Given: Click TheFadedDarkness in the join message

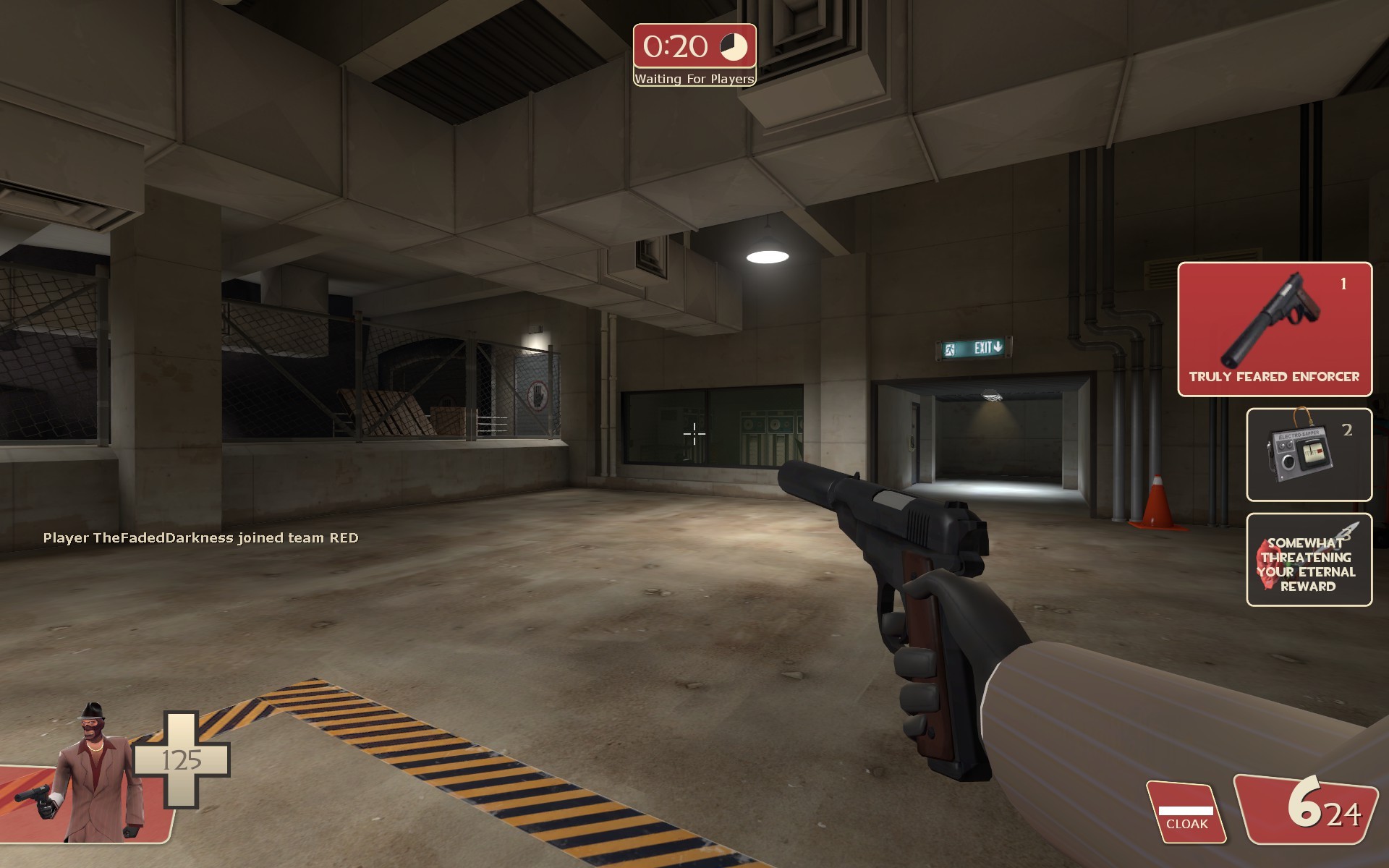Looking at the screenshot, I should 164,538.
